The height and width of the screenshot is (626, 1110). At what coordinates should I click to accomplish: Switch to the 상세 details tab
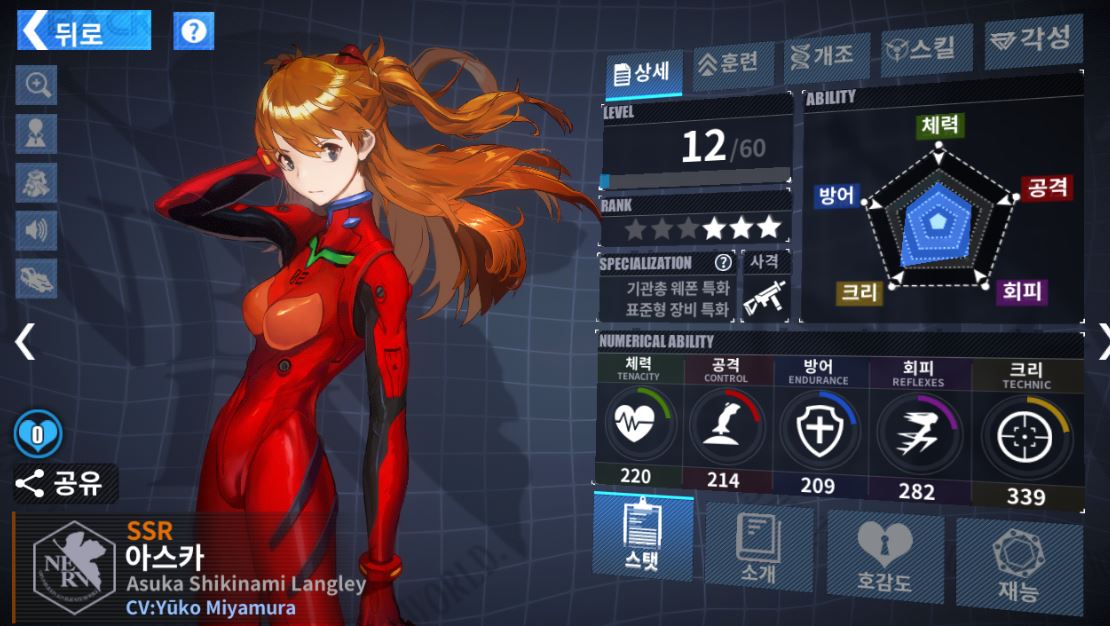coord(644,73)
